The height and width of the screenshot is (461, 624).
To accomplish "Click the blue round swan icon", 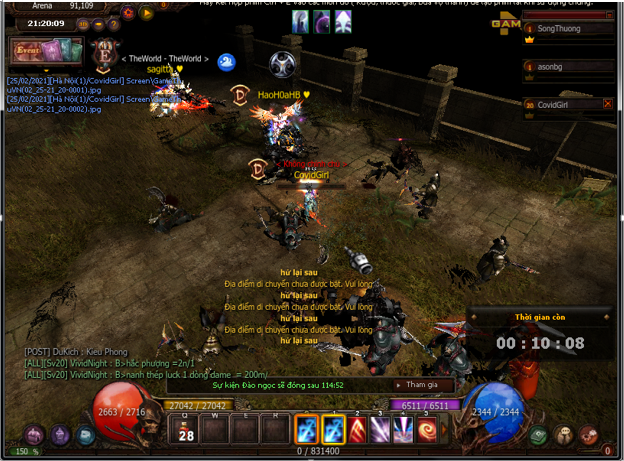I will point(226,62).
